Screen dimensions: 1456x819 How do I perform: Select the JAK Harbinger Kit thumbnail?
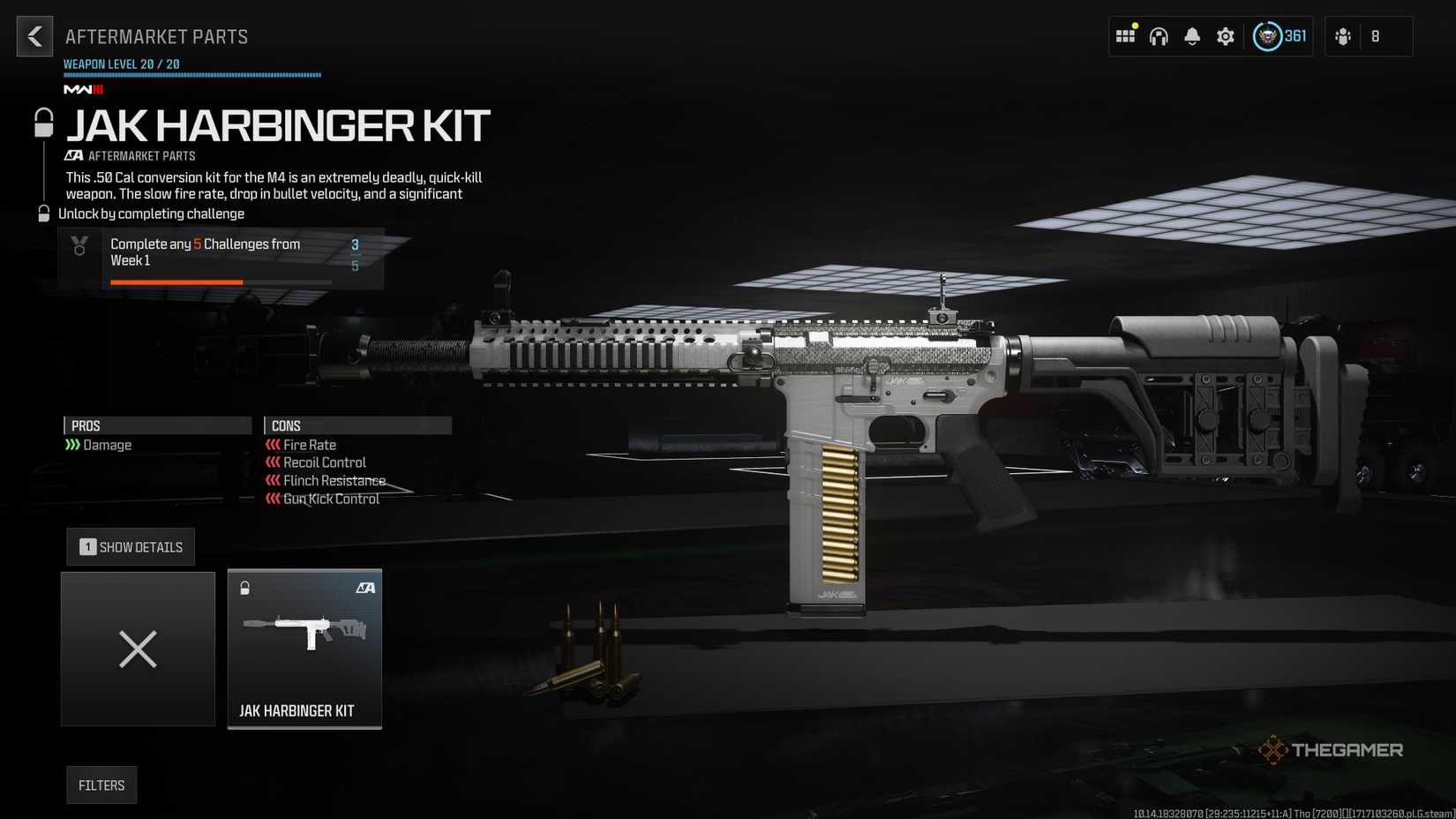[304, 649]
